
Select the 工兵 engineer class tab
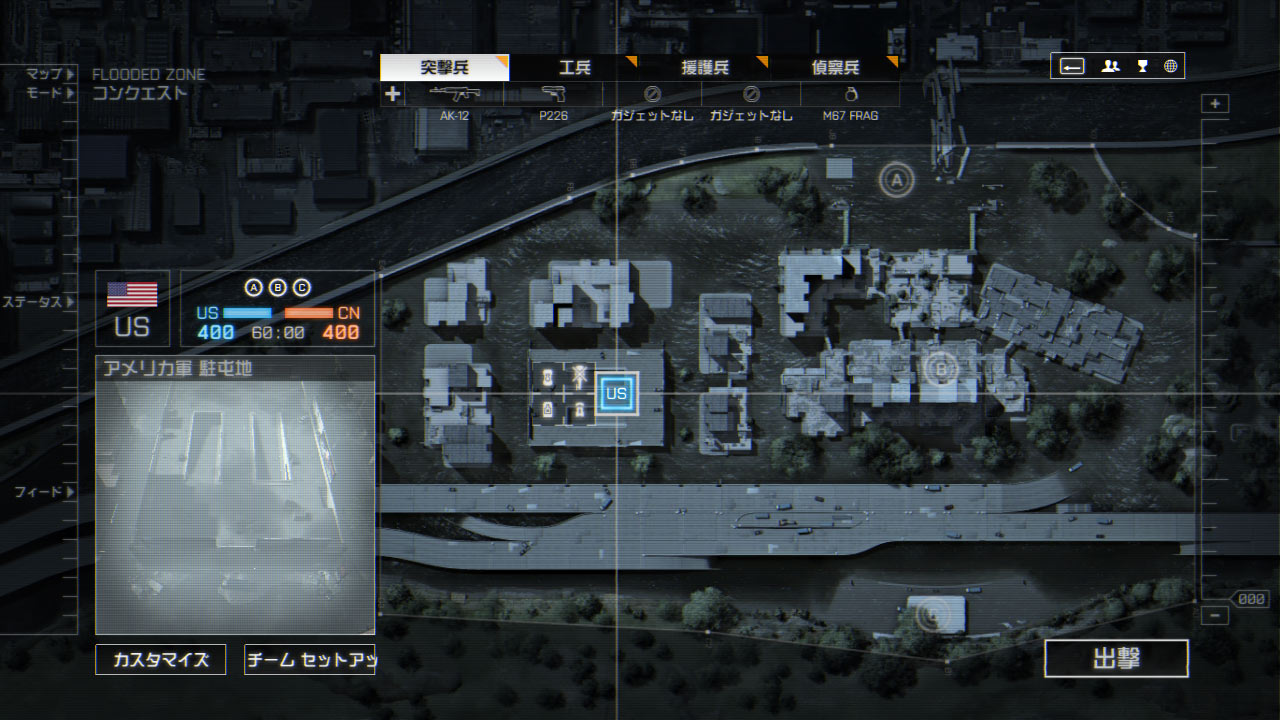574,68
